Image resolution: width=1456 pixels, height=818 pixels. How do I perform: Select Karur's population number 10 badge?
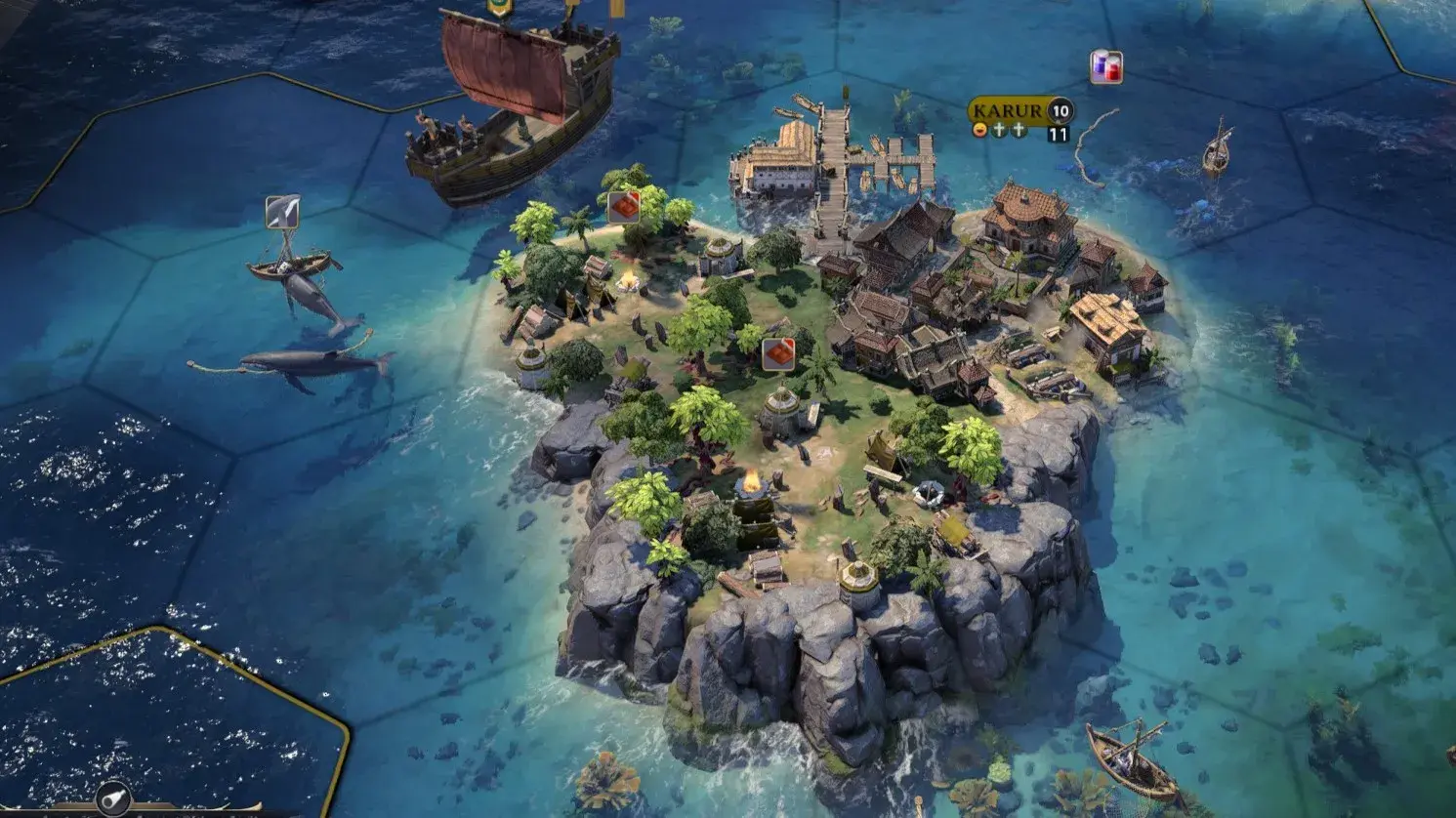pos(1061,110)
